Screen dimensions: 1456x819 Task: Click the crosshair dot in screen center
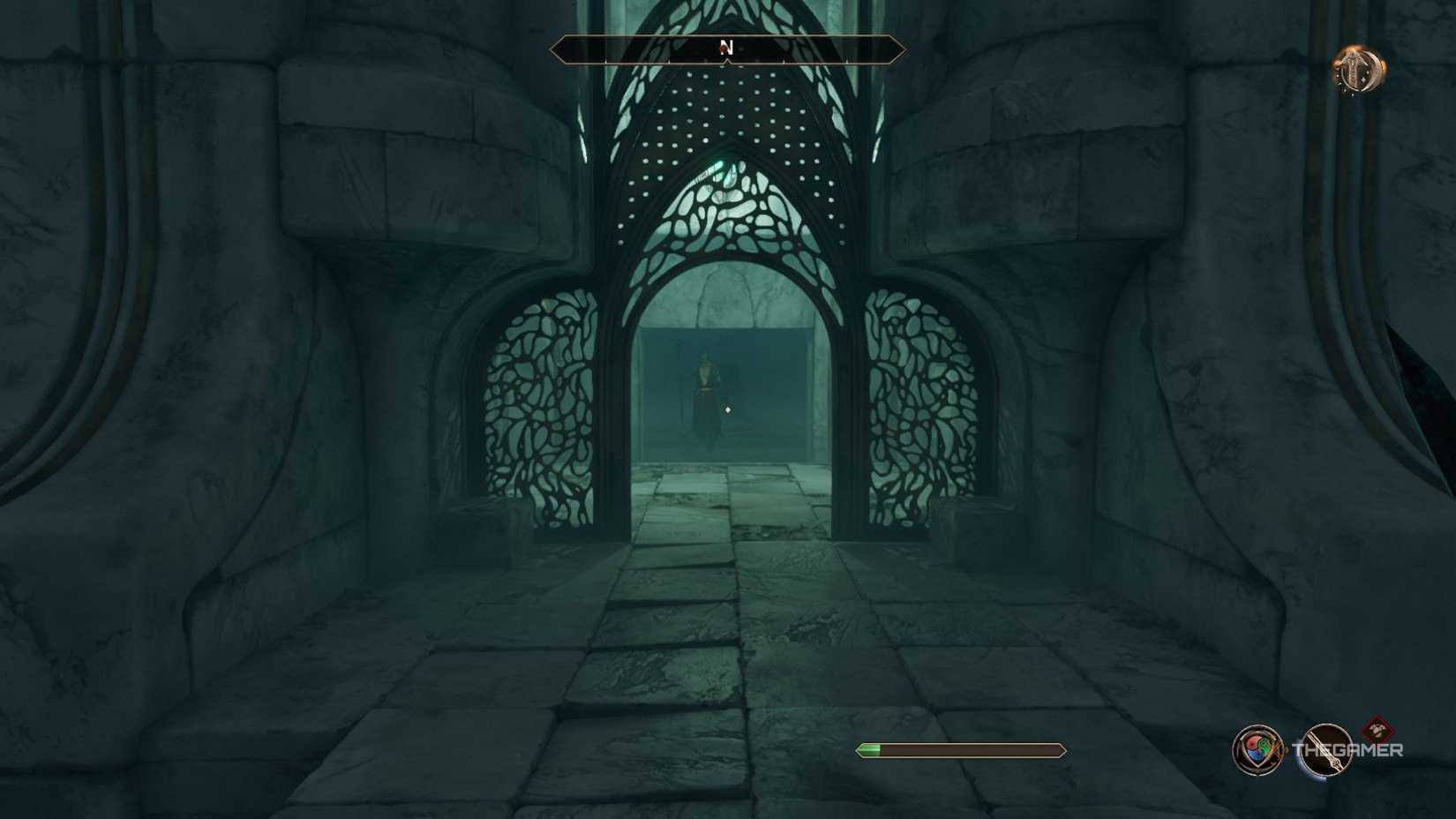(727, 409)
